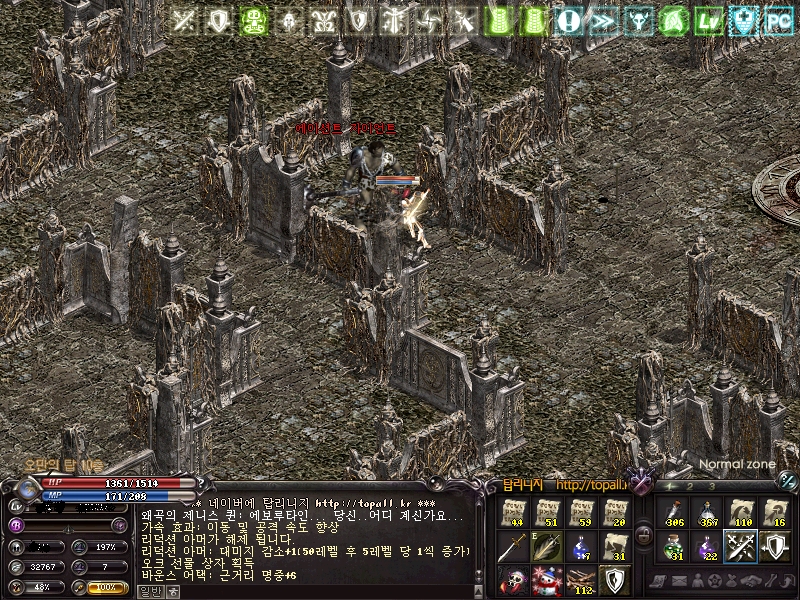Click the PC buff icon
The image size is (800, 600).
pyautogui.click(x=777, y=20)
